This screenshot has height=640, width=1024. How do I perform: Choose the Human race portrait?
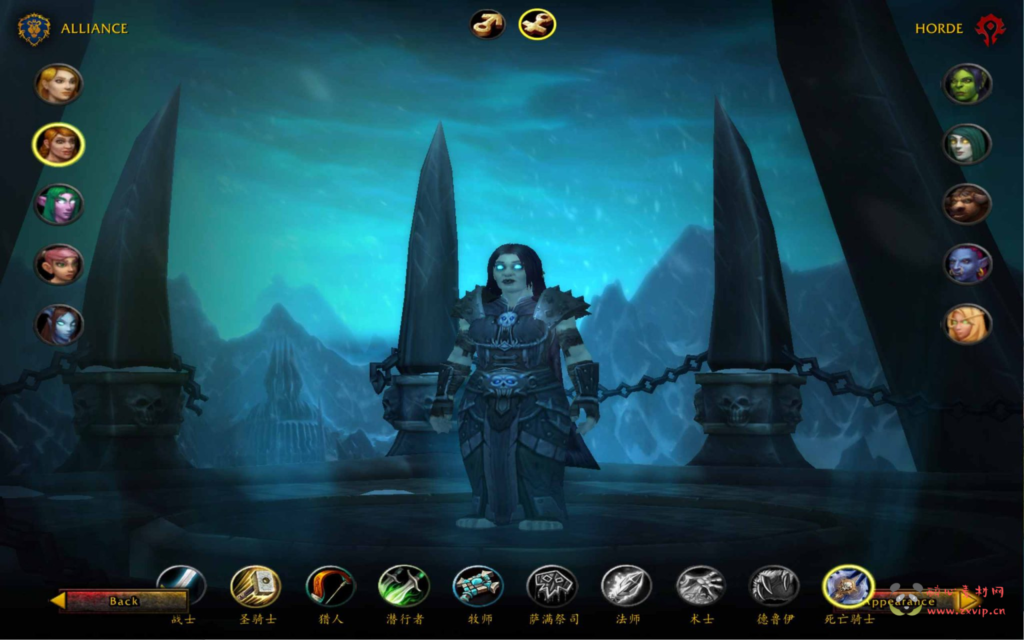click(x=59, y=84)
